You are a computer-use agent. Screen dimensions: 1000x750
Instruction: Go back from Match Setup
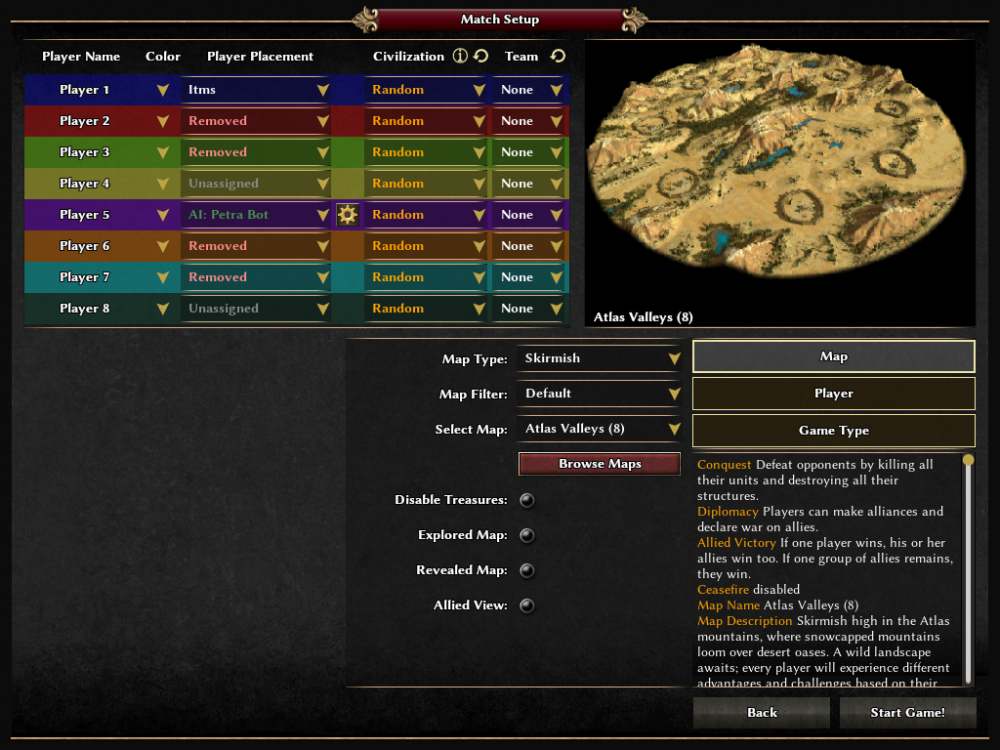(761, 712)
